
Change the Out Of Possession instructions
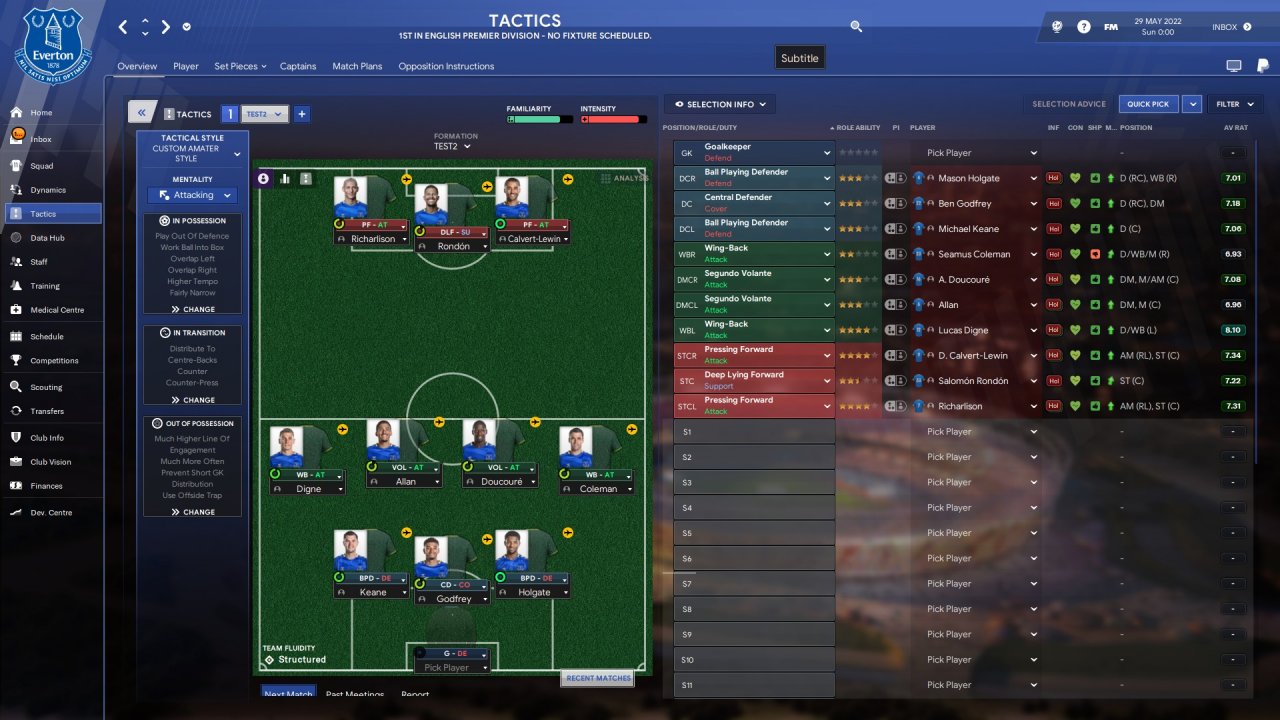point(193,512)
